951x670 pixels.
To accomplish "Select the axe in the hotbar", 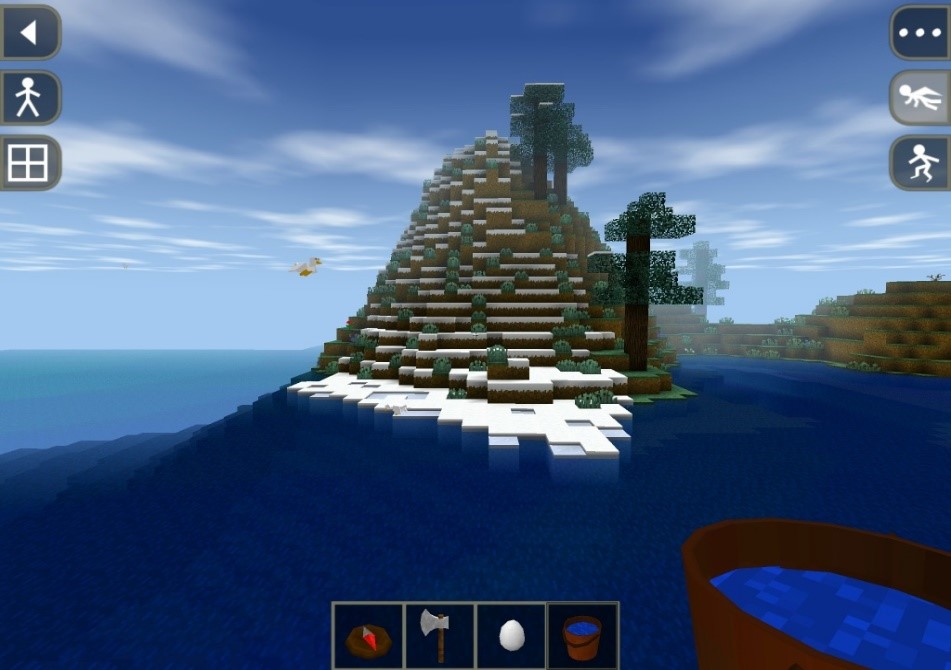I will click(x=440, y=635).
